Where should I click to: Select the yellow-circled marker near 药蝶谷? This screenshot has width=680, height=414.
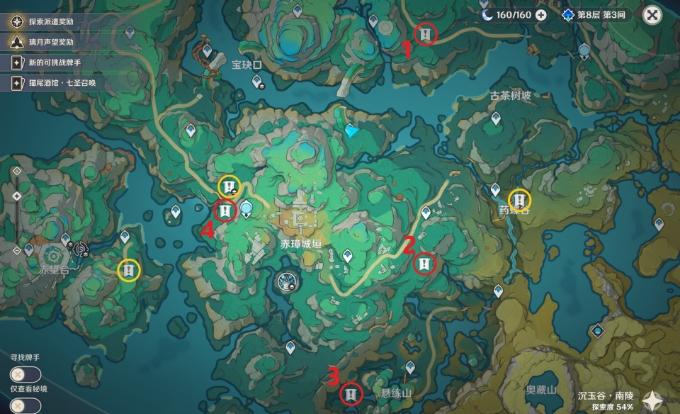520,200
